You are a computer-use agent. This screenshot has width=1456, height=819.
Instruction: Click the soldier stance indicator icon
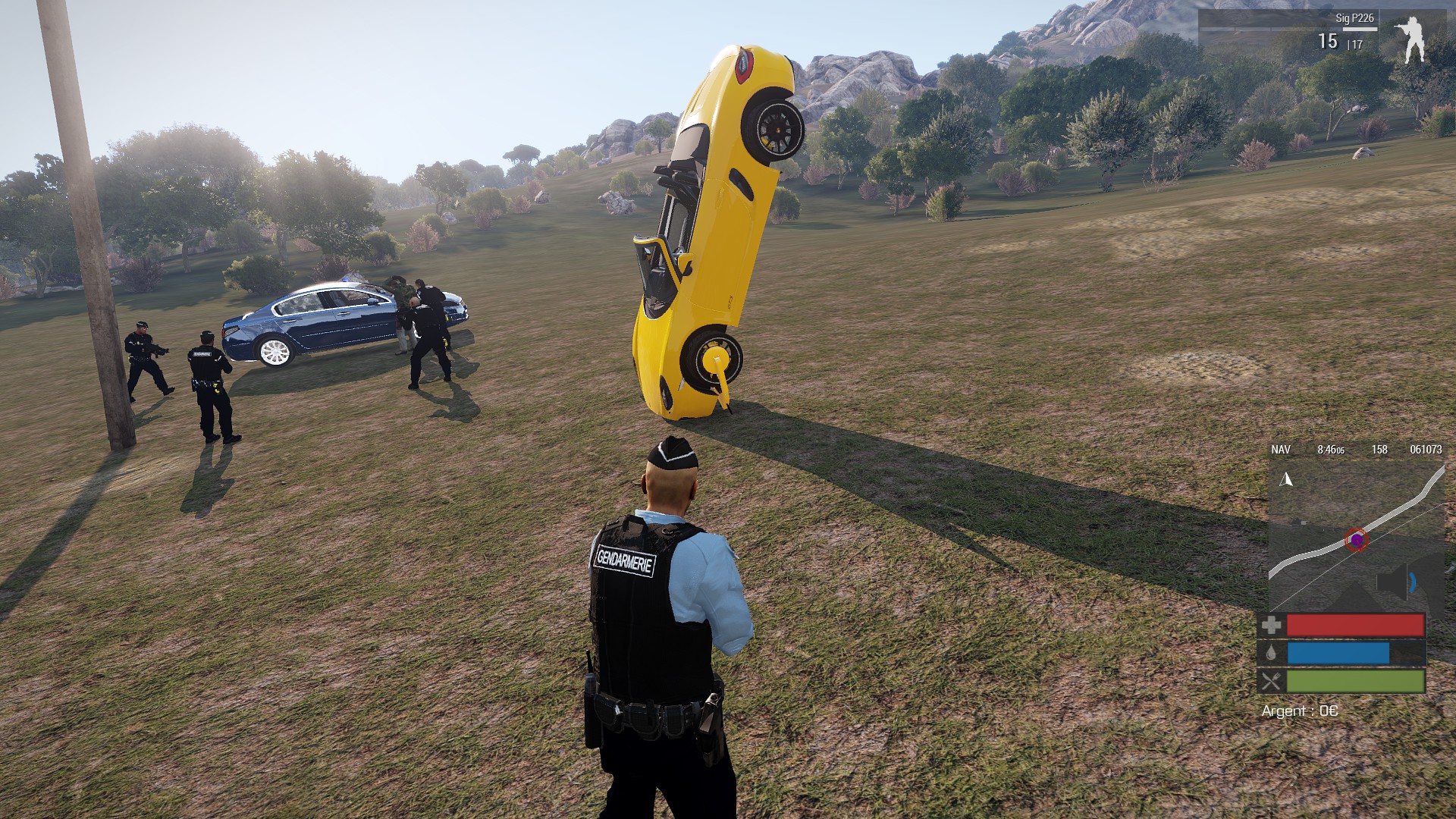1411,39
